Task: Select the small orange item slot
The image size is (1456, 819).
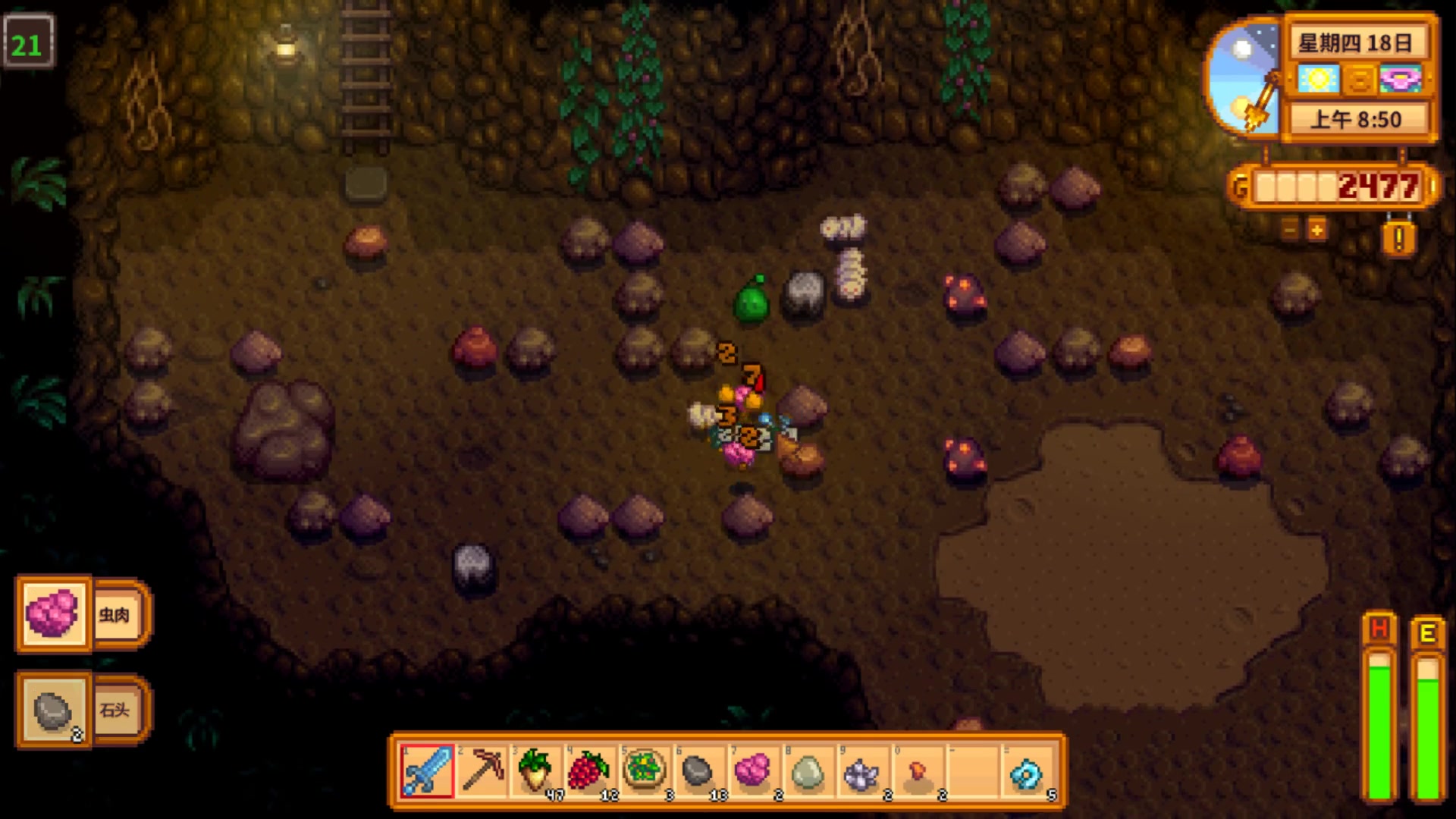Action: click(x=917, y=771)
